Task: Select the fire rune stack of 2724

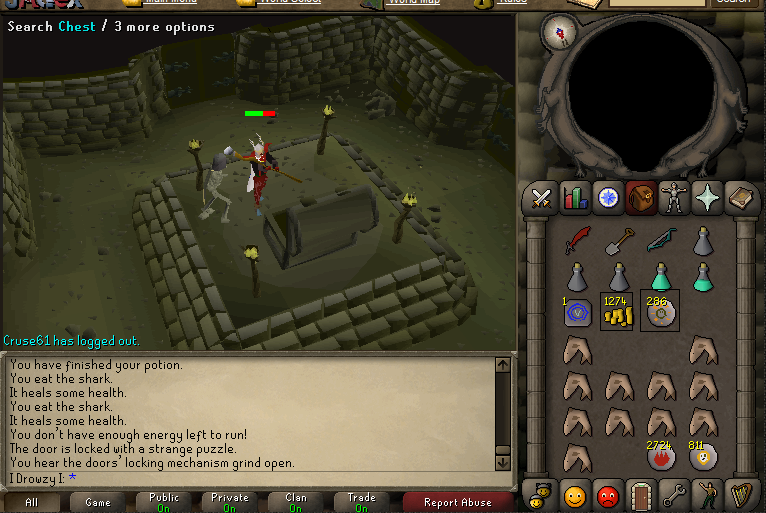Action: tap(660, 455)
